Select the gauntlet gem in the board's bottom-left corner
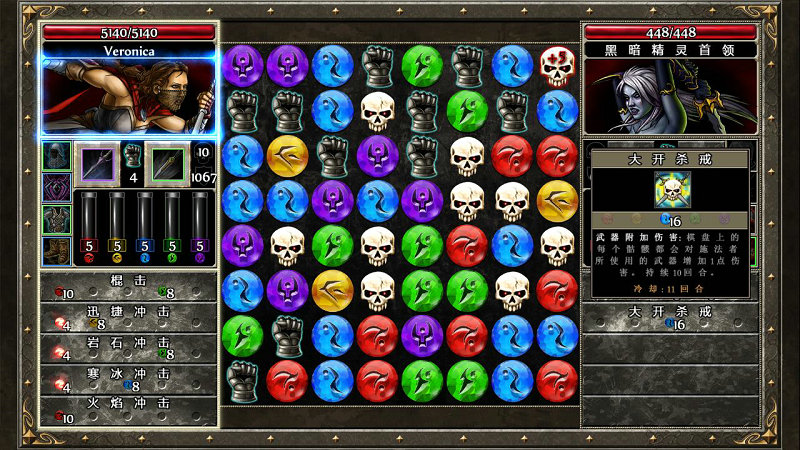 [241, 379]
